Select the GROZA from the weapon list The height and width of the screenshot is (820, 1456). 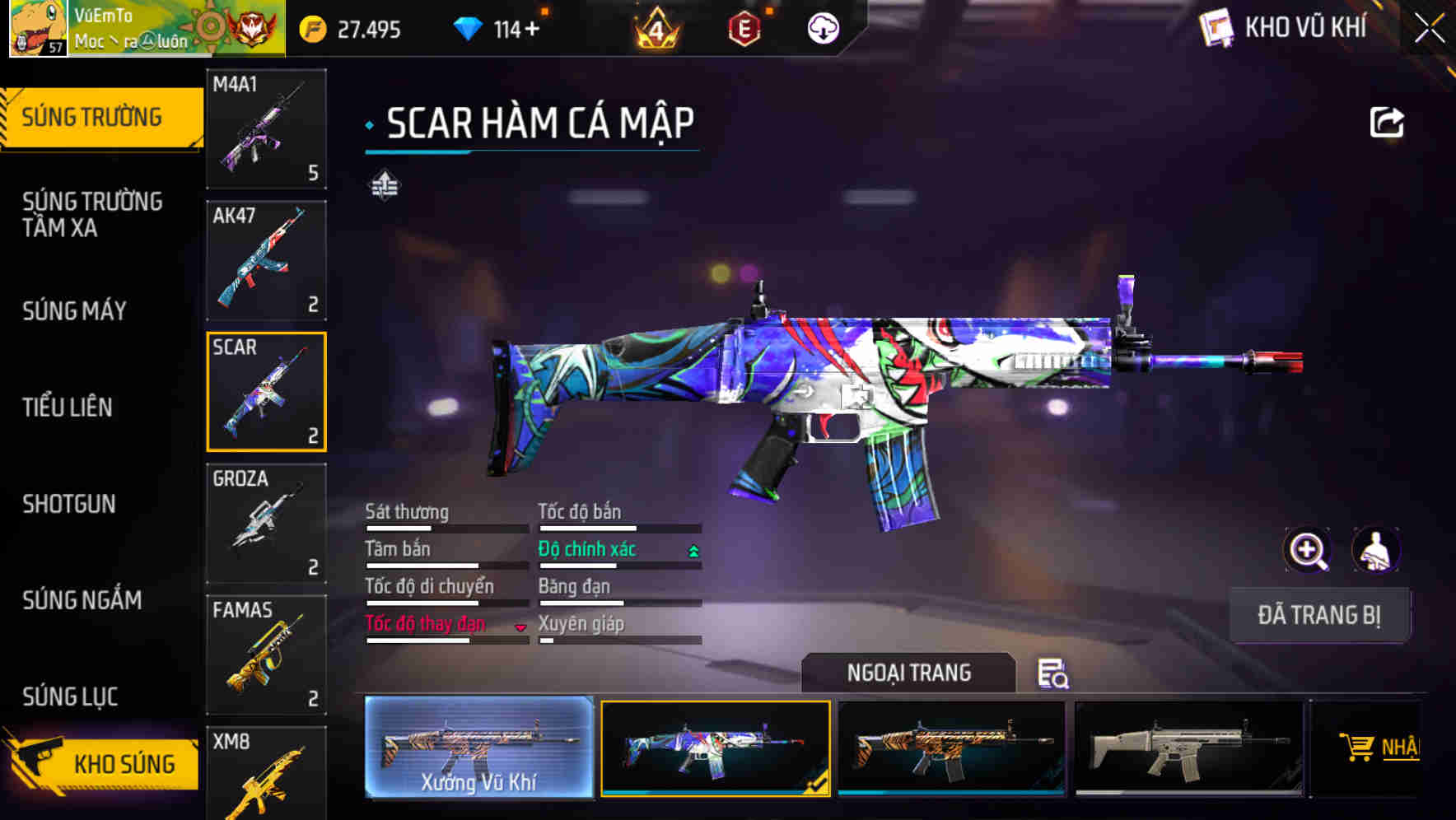[266, 522]
